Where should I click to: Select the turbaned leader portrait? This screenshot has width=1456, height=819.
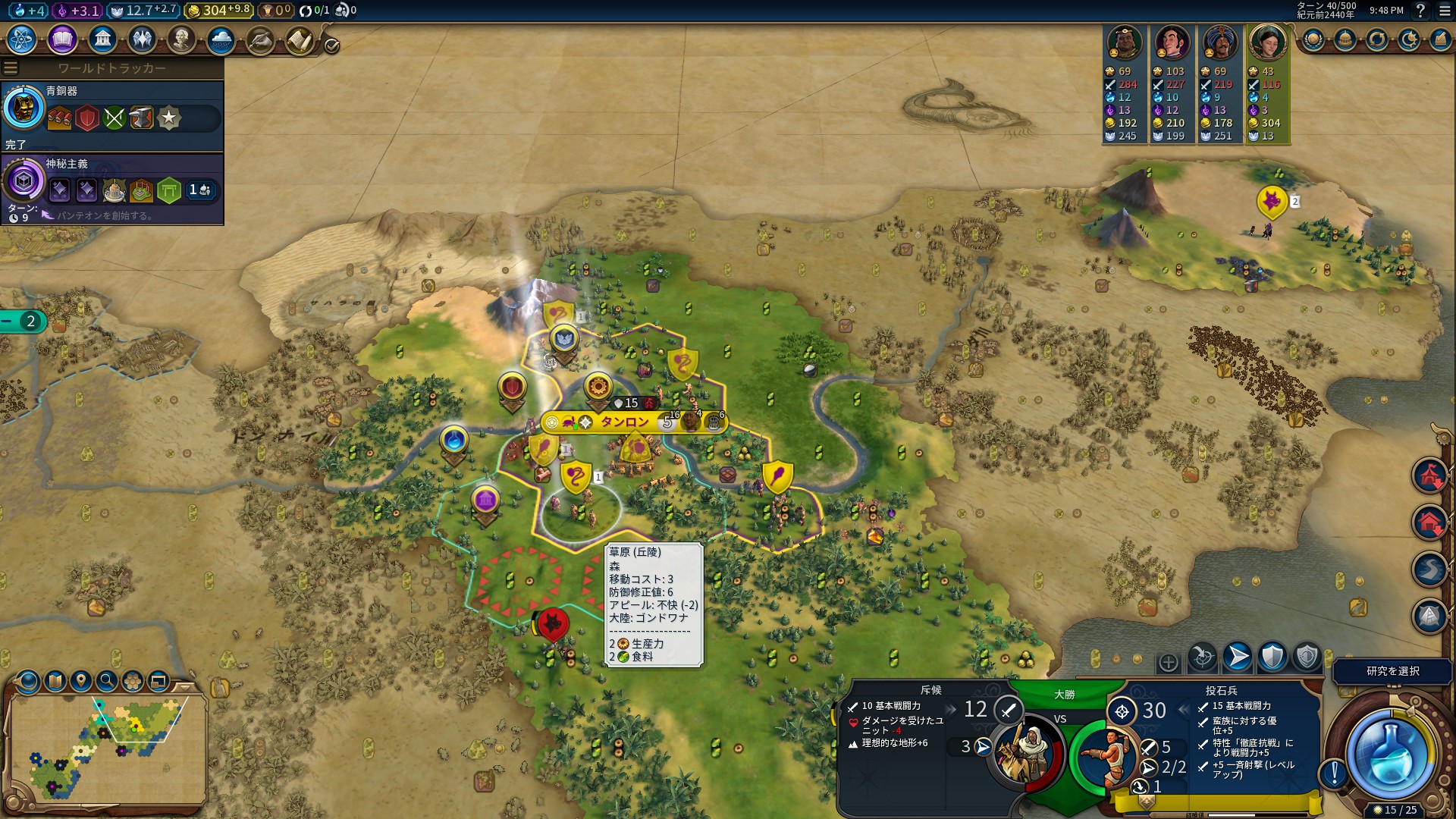tap(1219, 43)
